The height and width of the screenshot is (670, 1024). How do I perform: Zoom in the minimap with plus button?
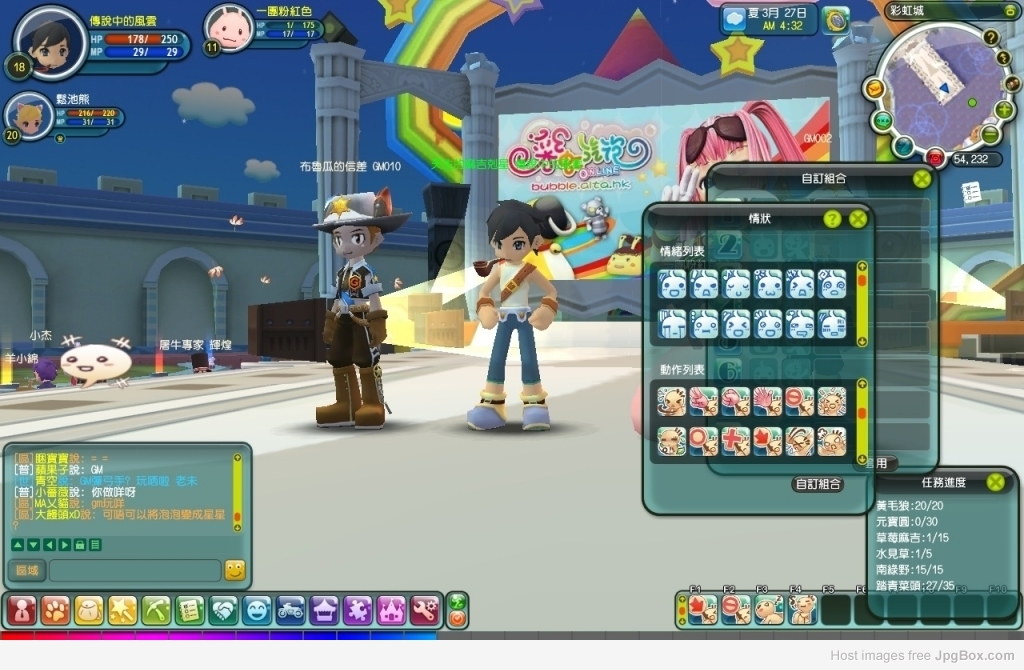coord(1004,110)
